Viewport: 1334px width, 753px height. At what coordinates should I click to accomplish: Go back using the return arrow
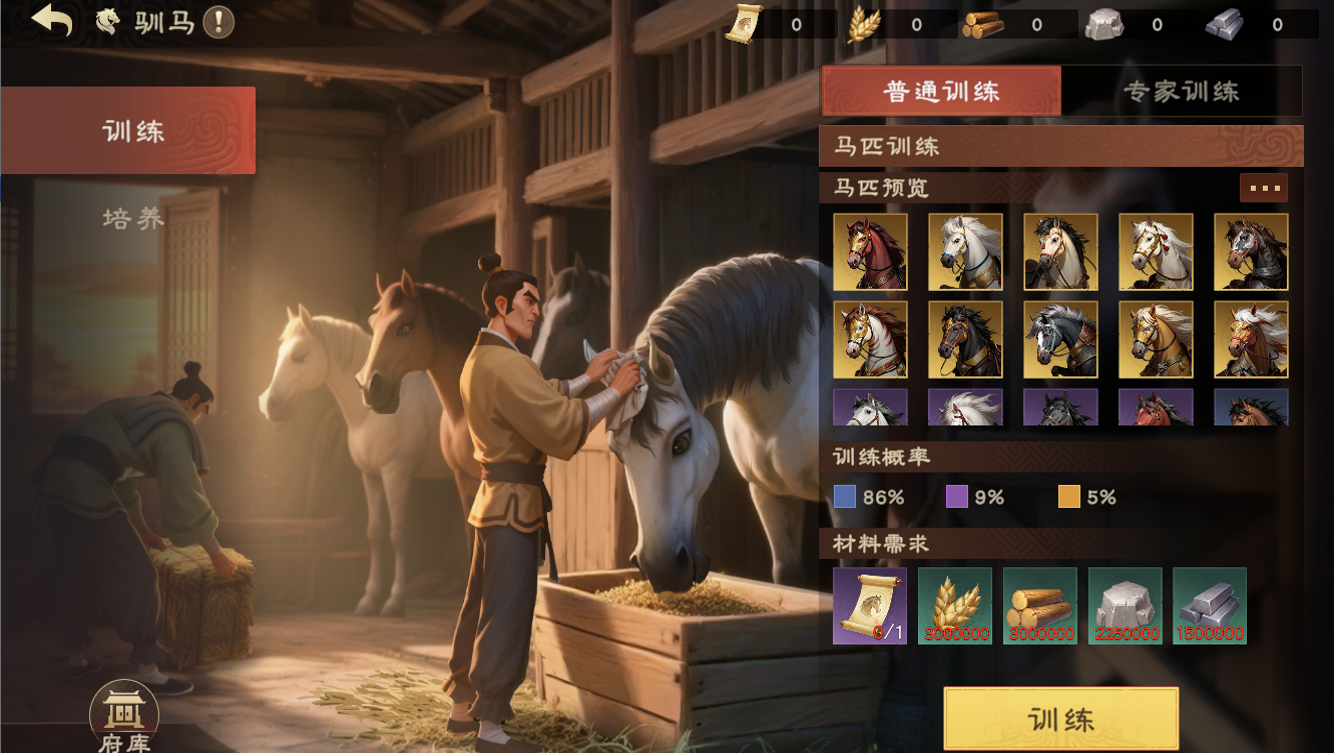click(x=52, y=21)
